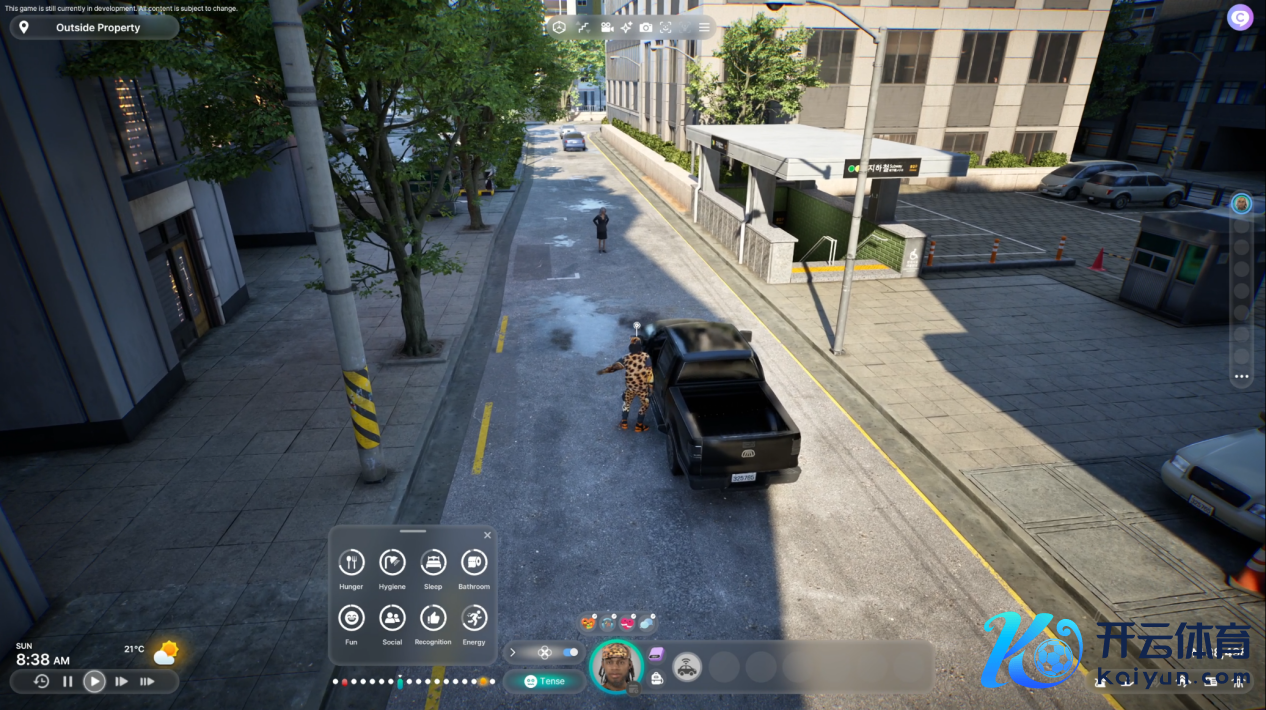The width and height of the screenshot is (1266, 710).
Task: Select the Recognition need icon
Action: point(433,618)
